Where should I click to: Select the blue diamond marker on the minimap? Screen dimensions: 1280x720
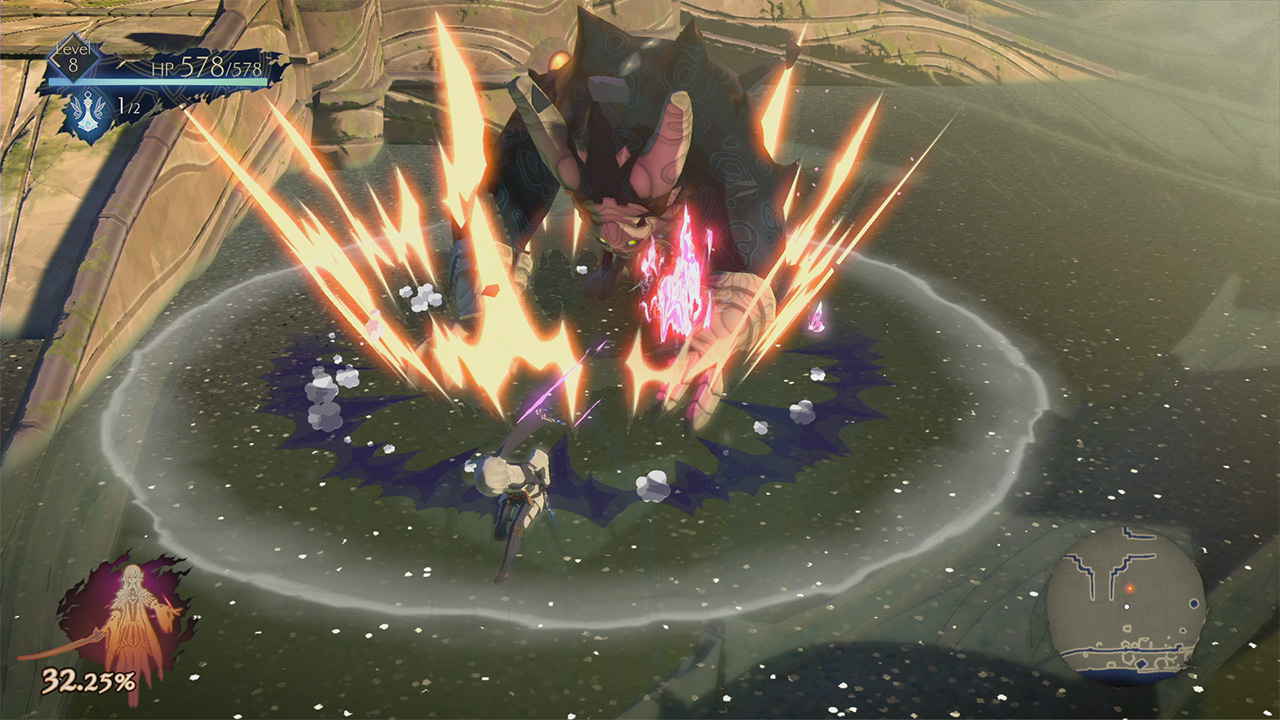[1142, 663]
